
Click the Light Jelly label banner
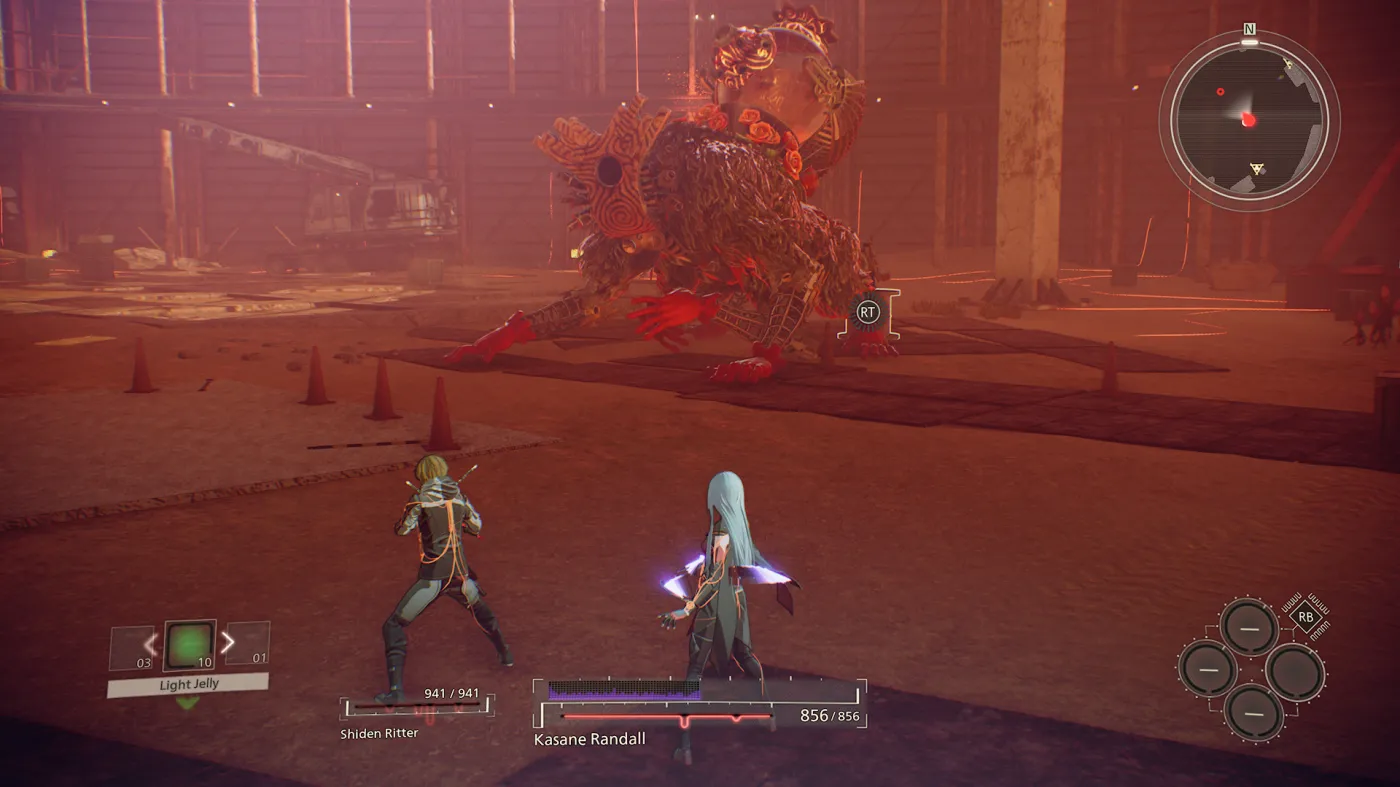186,684
